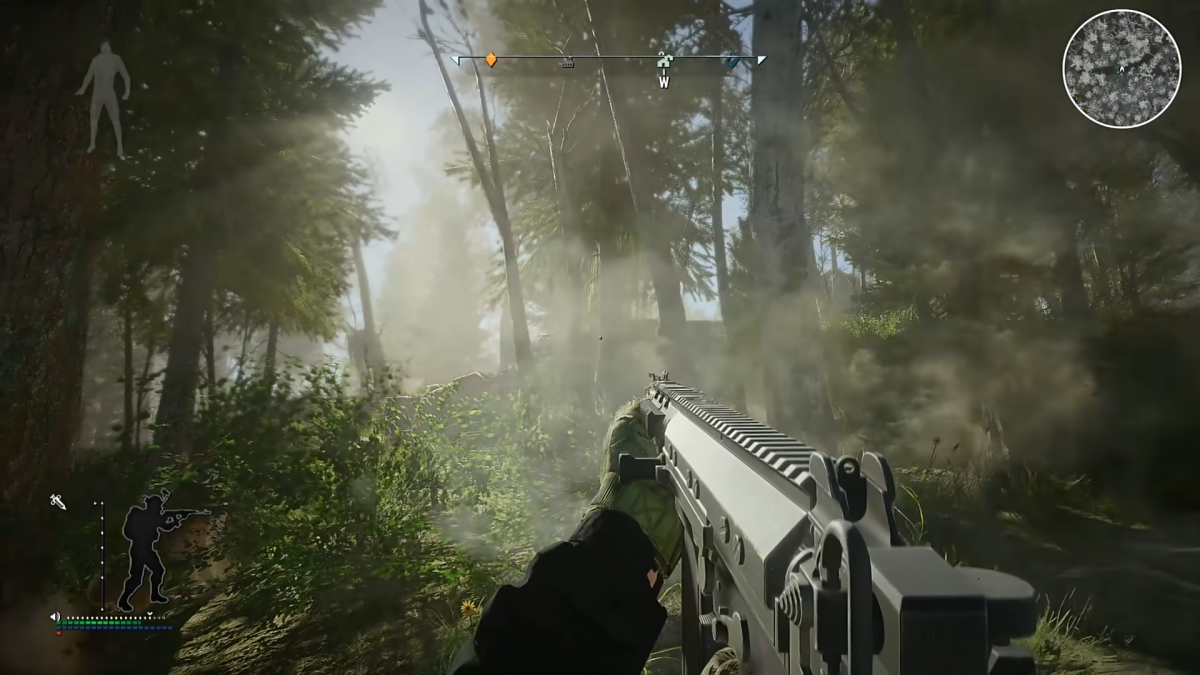Open the body health status silhouette
Screen dimensions: 1200x675
point(104,99)
